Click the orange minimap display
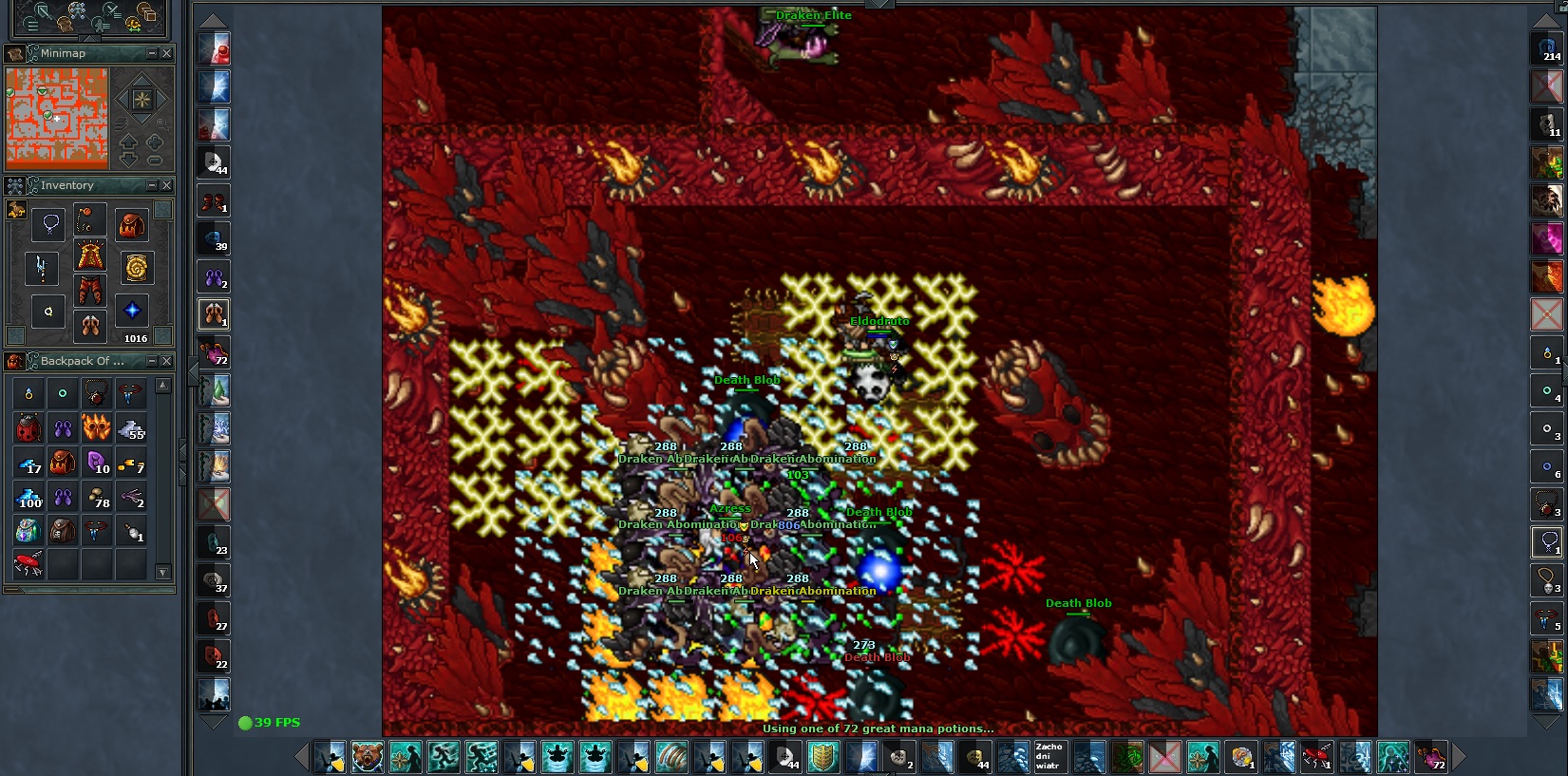The image size is (1568, 776). (57, 116)
